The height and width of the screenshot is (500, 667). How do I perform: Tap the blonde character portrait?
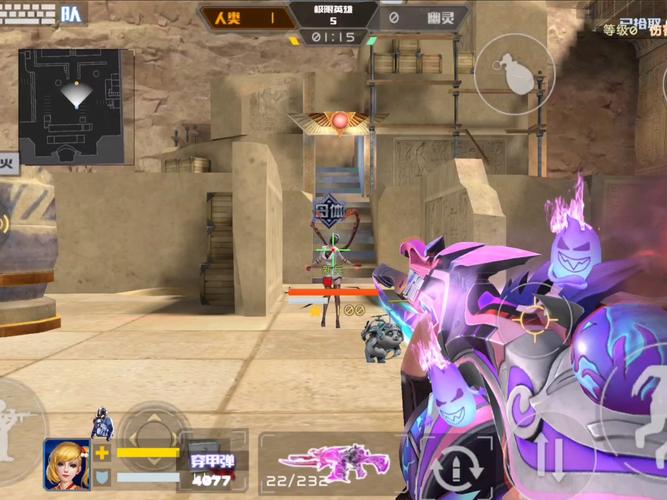click(67, 465)
